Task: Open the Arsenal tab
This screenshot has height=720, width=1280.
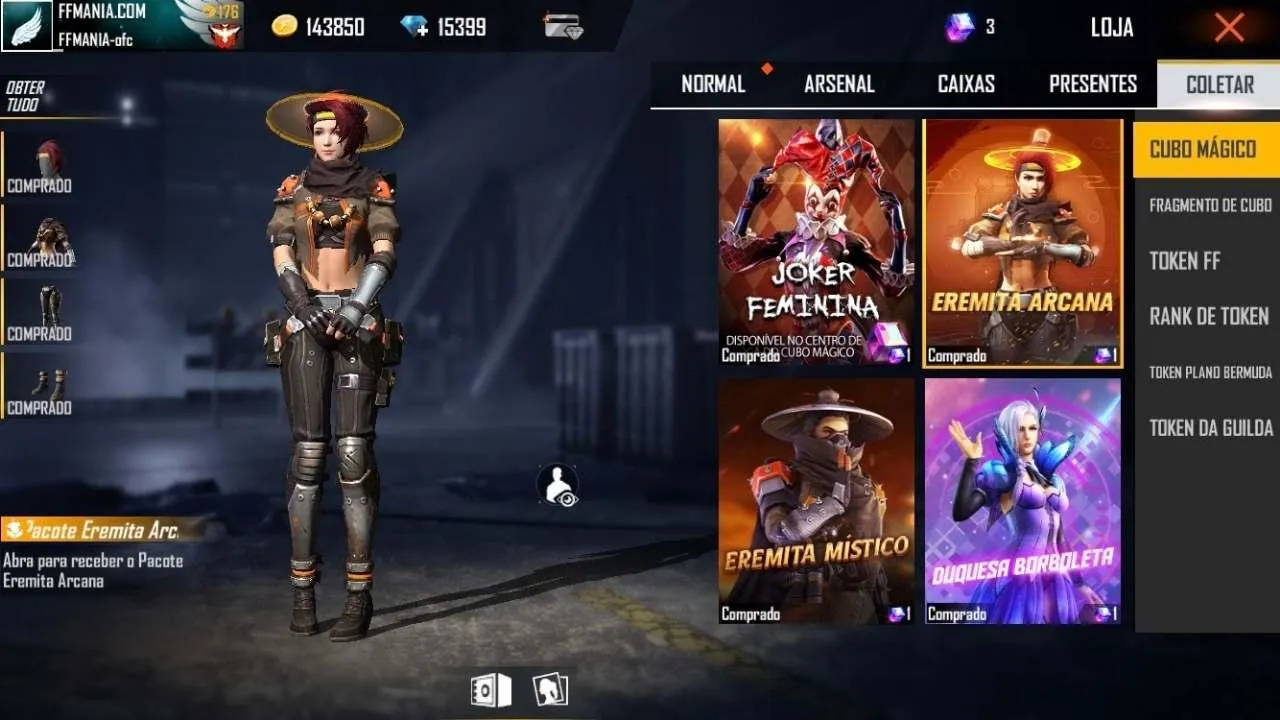Action: click(x=839, y=84)
